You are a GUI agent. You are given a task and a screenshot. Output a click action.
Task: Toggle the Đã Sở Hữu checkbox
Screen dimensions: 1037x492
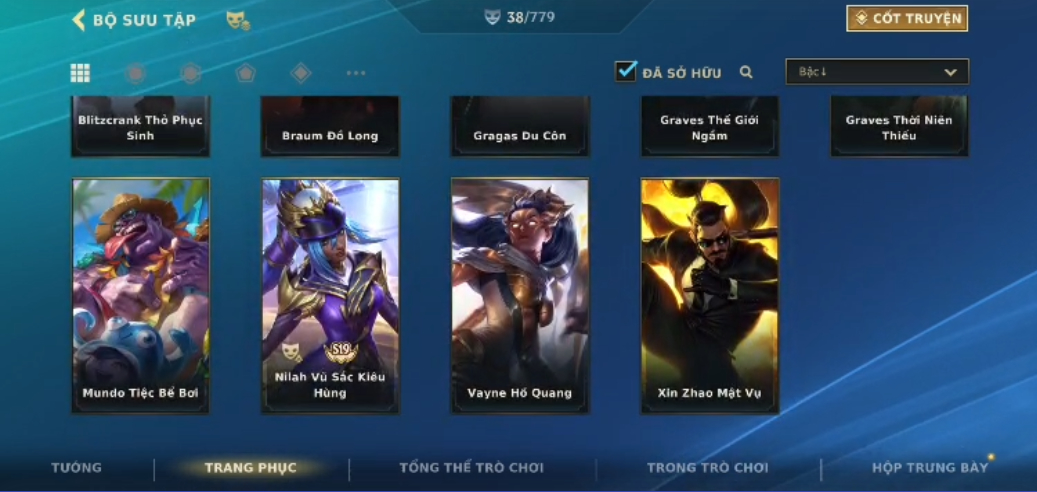pos(626,71)
